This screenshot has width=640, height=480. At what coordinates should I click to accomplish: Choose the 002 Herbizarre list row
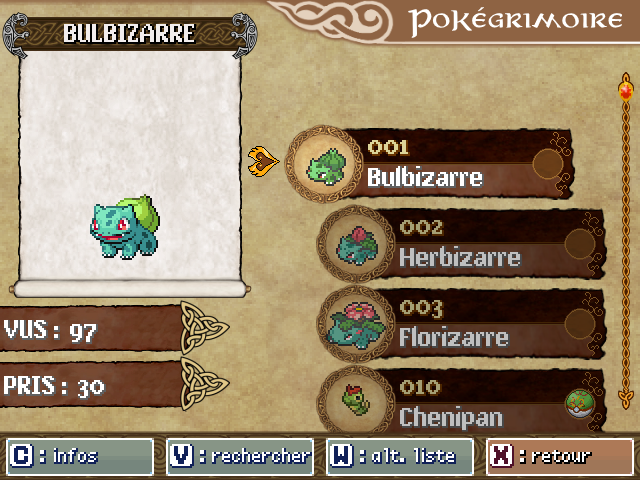[462, 244]
